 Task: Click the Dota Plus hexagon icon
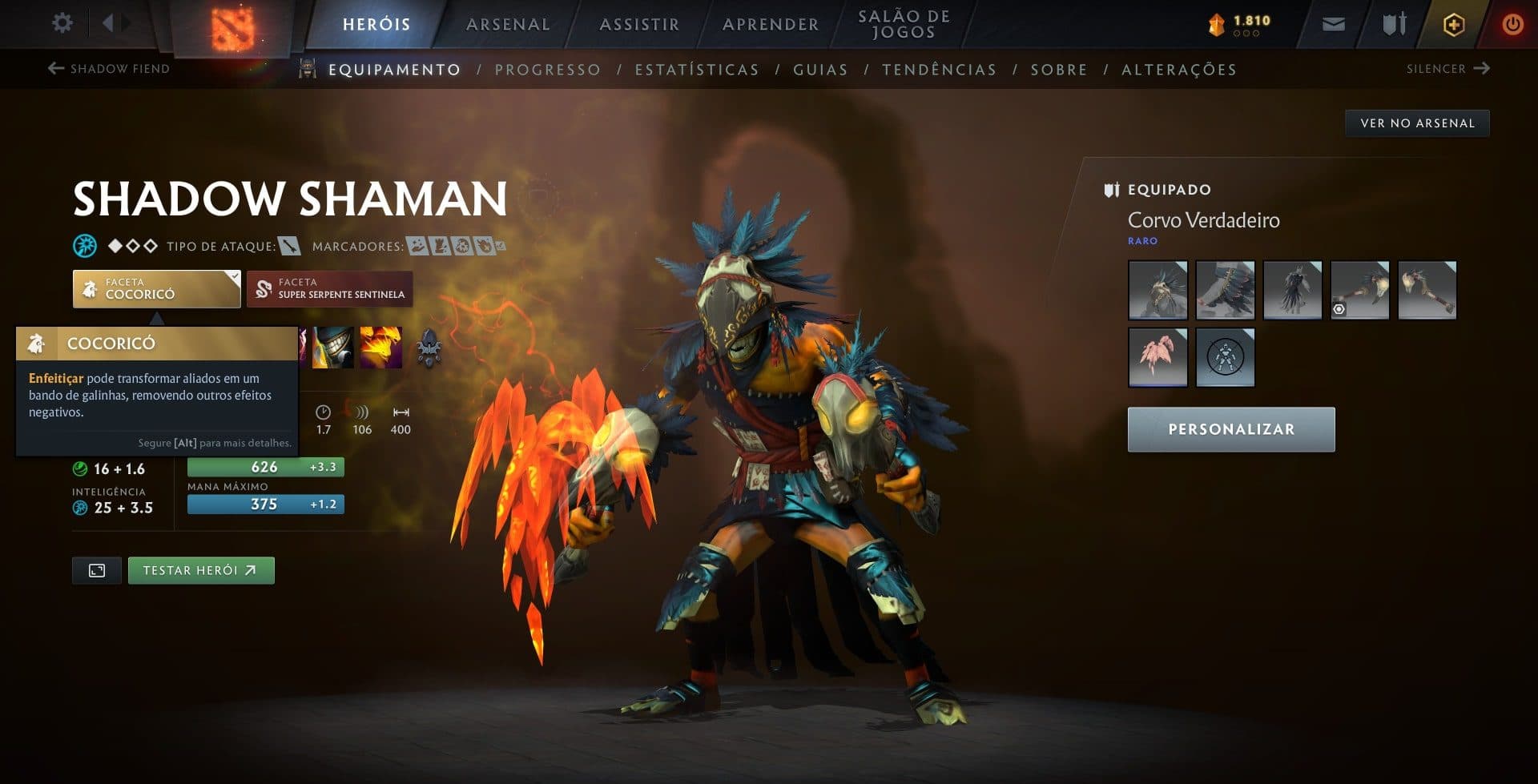tap(1454, 24)
